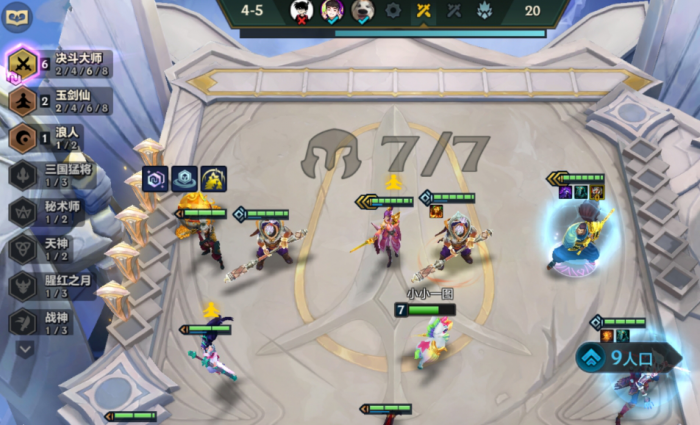Select the spiky monster round icon
The width and height of the screenshot is (700, 425).
click(485, 10)
